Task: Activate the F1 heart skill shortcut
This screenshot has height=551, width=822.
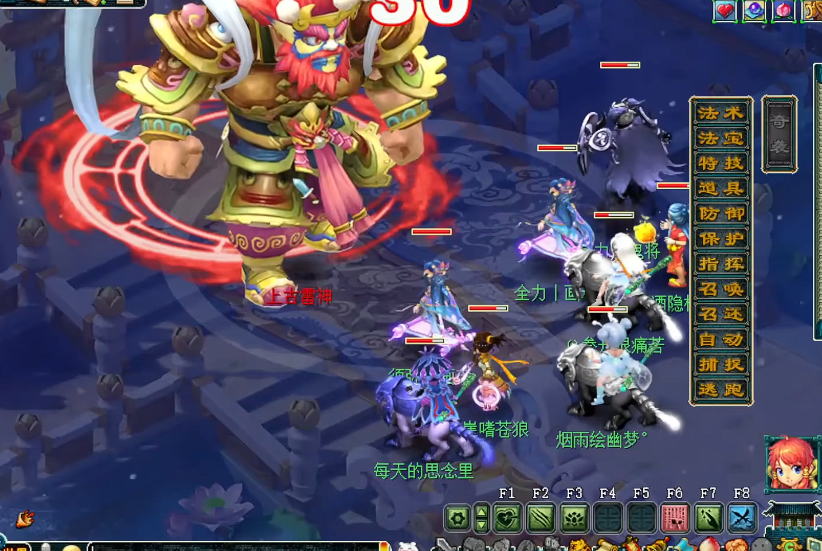Action: tap(507, 518)
